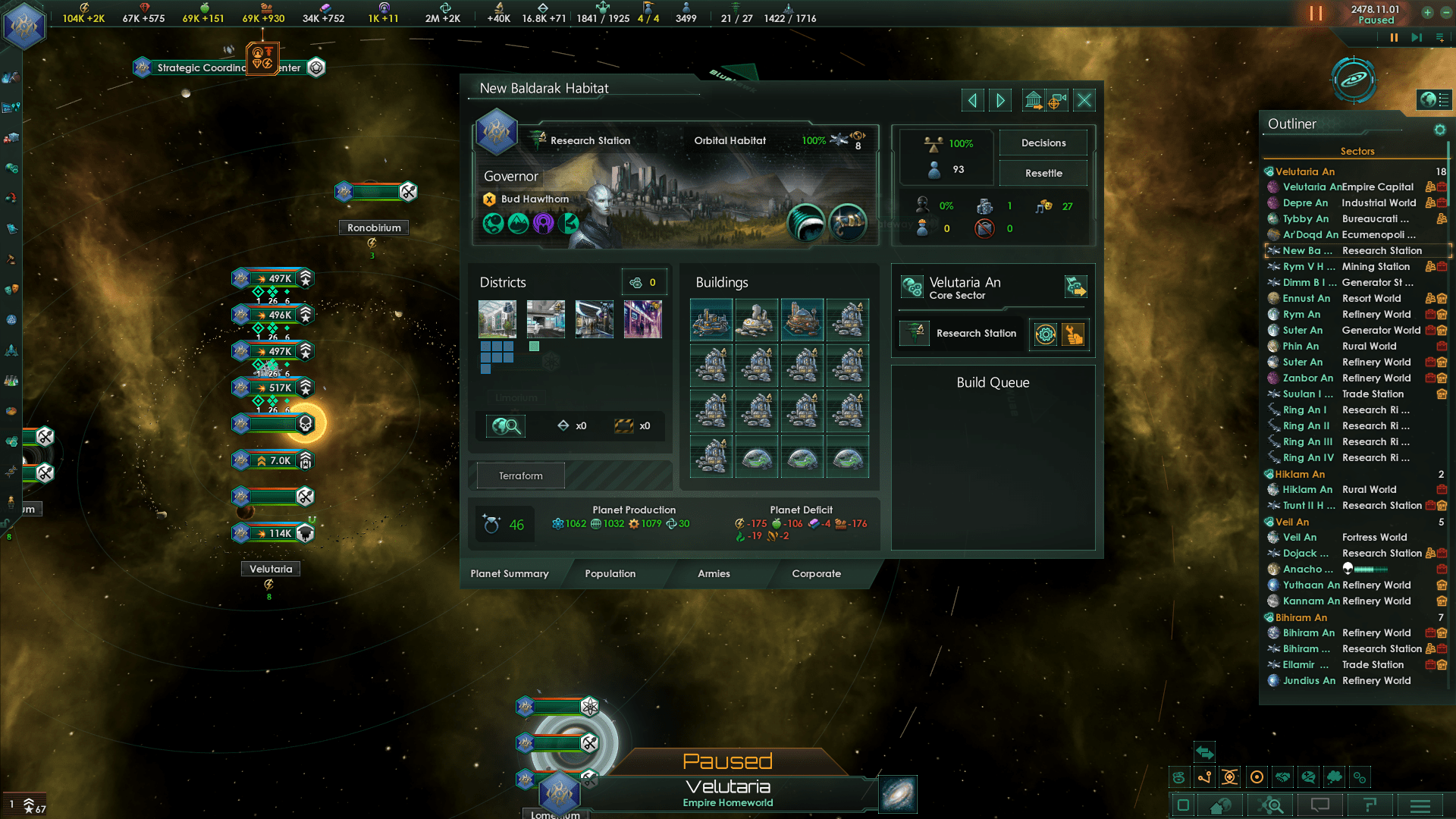Image resolution: width=1456 pixels, height=819 pixels.
Task: Click the Decisions button
Action: click(x=1043, y=143)
